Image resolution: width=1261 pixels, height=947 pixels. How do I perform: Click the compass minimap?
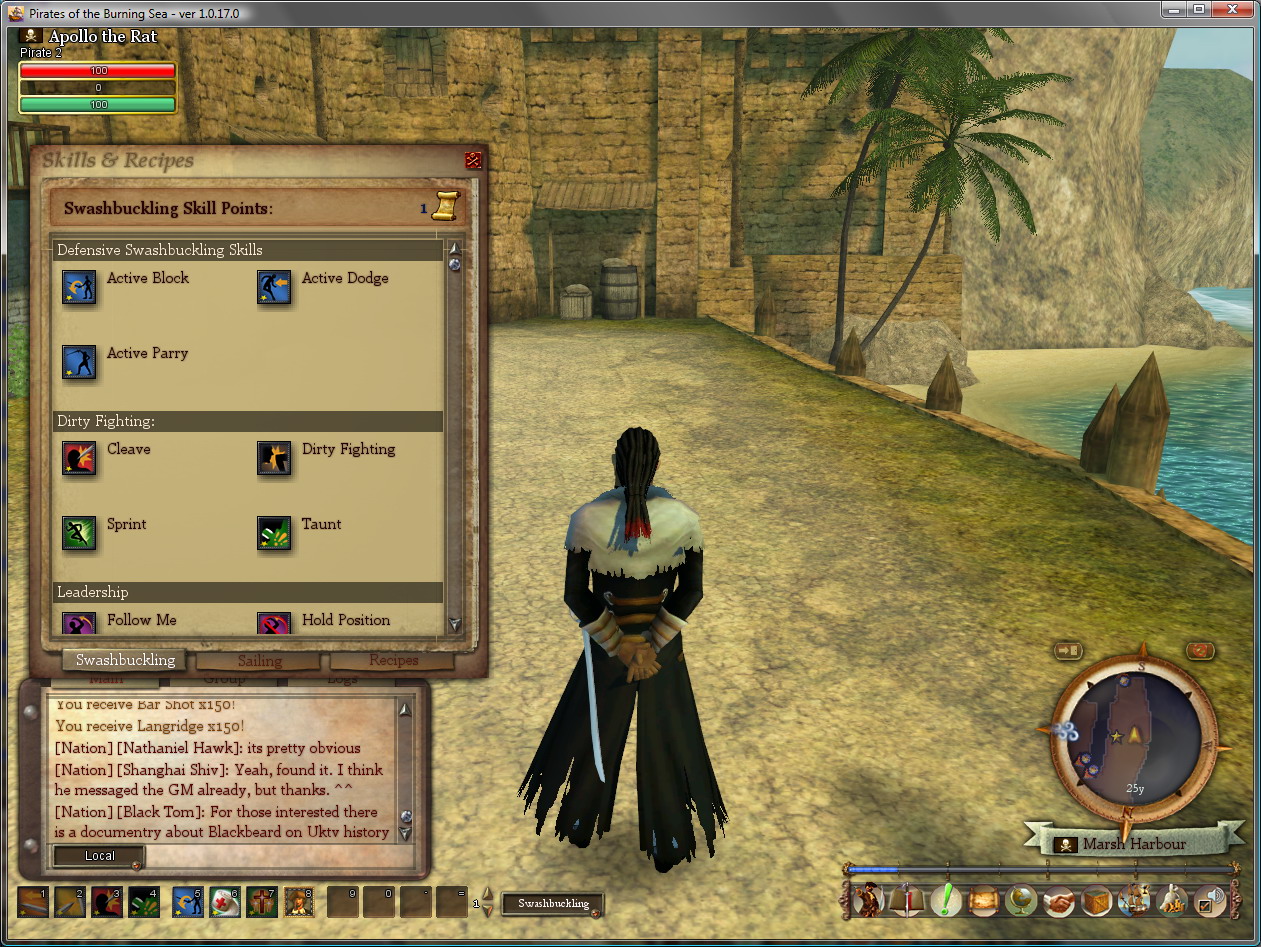(1134, 737)
